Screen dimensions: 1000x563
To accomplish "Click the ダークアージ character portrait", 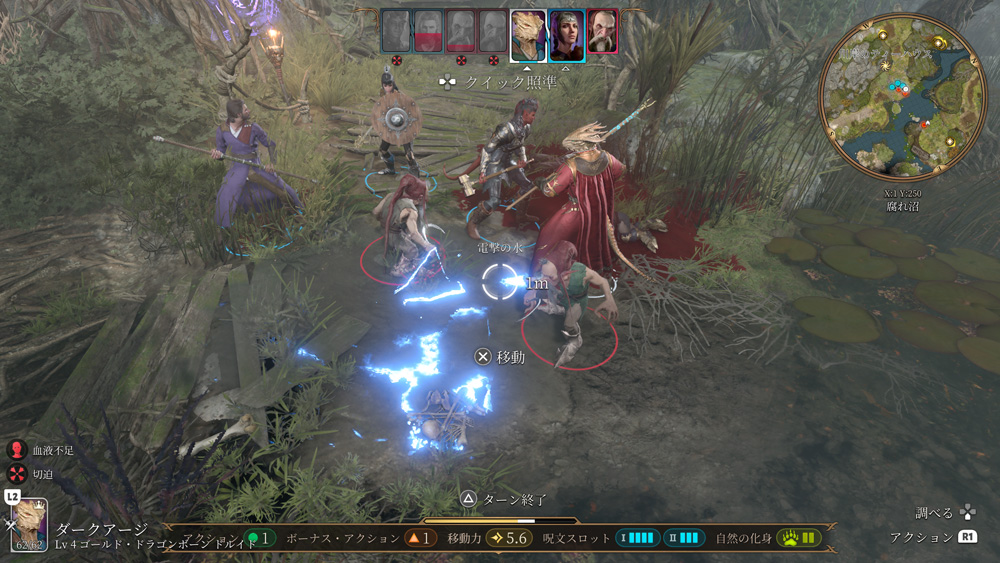I will (x=30, y=526).
